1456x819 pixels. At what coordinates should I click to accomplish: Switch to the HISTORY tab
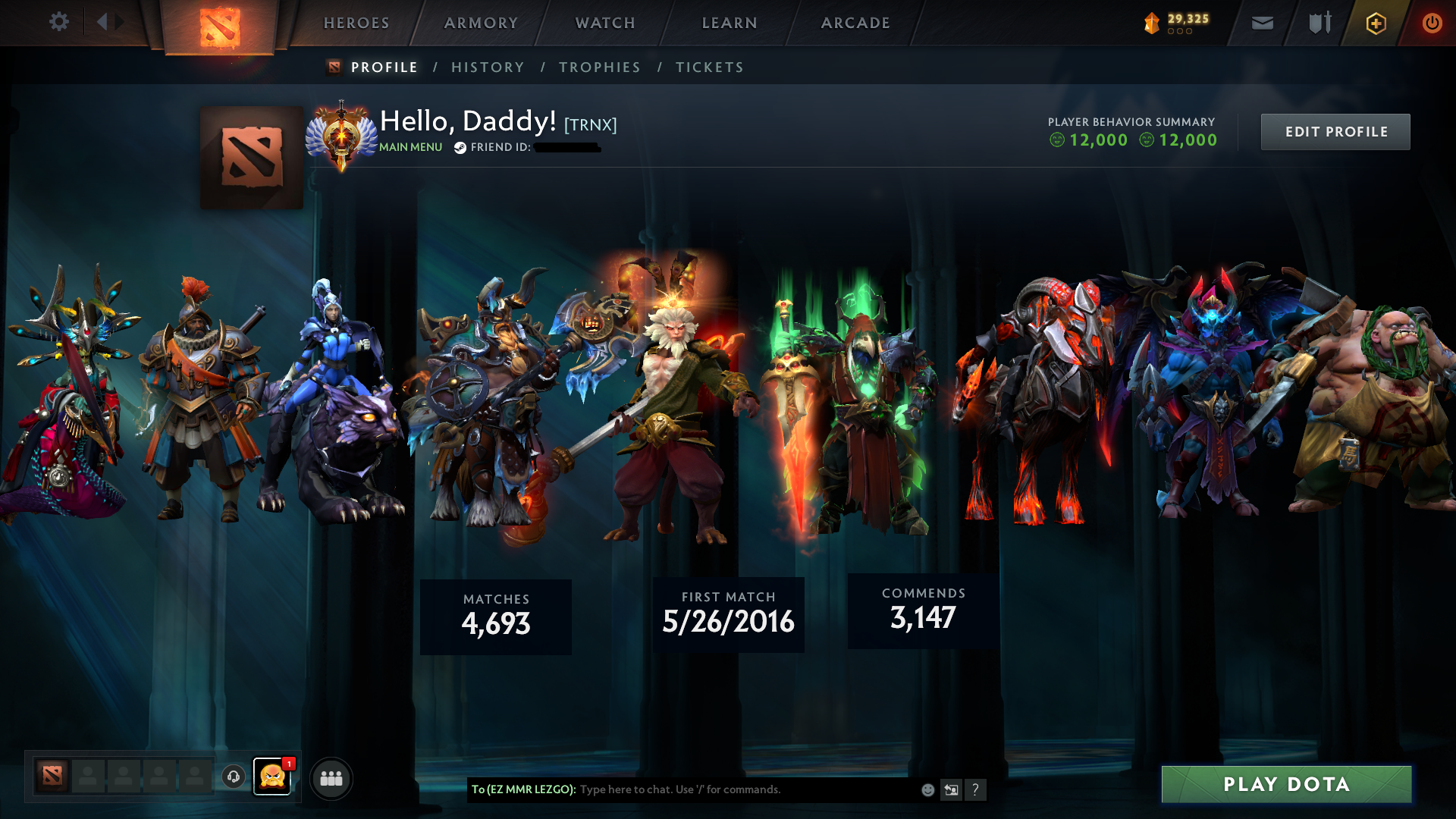pyautogui.click(x=487, y=67)
